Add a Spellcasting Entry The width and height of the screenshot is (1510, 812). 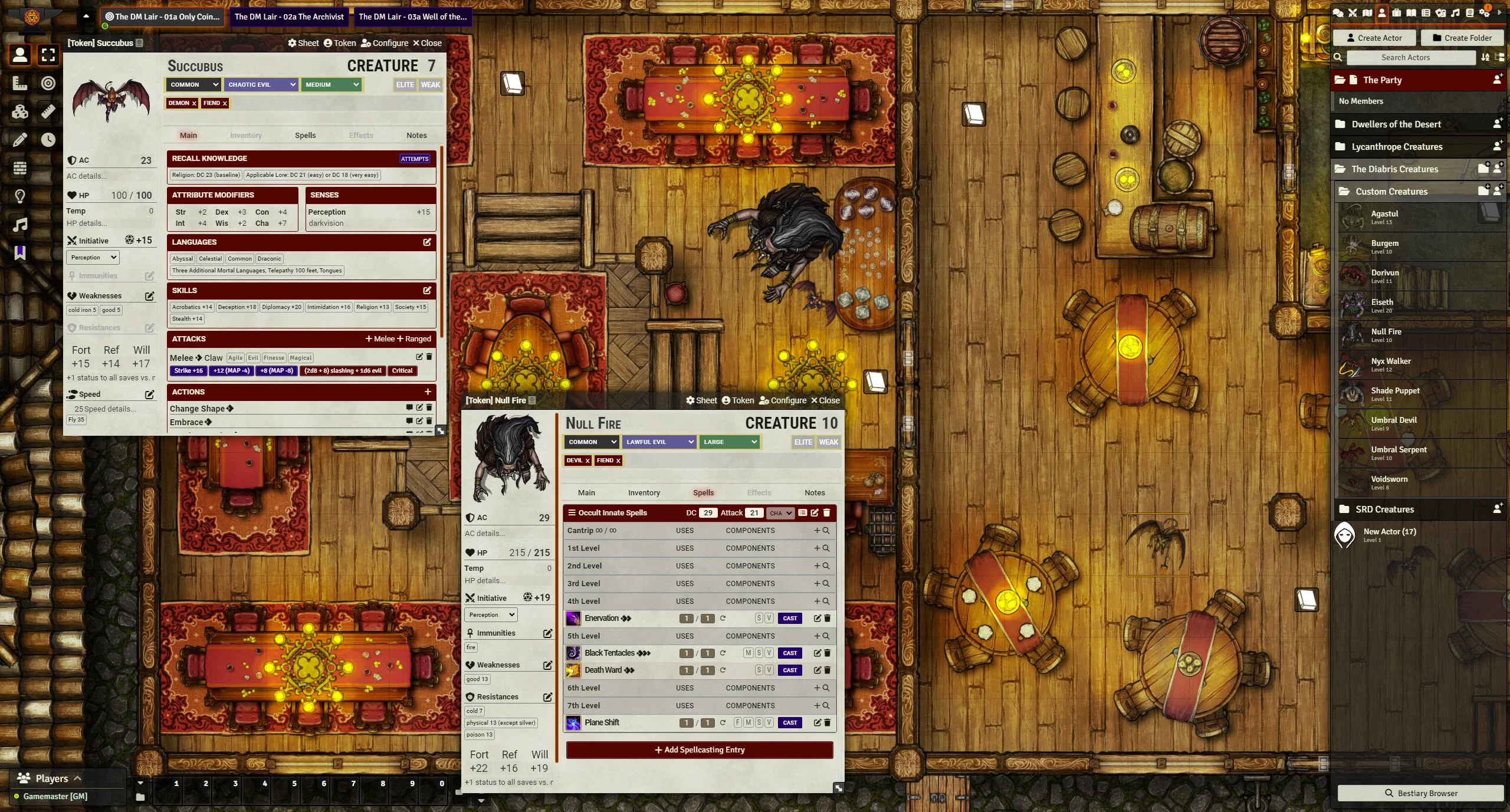[x=700, y=750]
